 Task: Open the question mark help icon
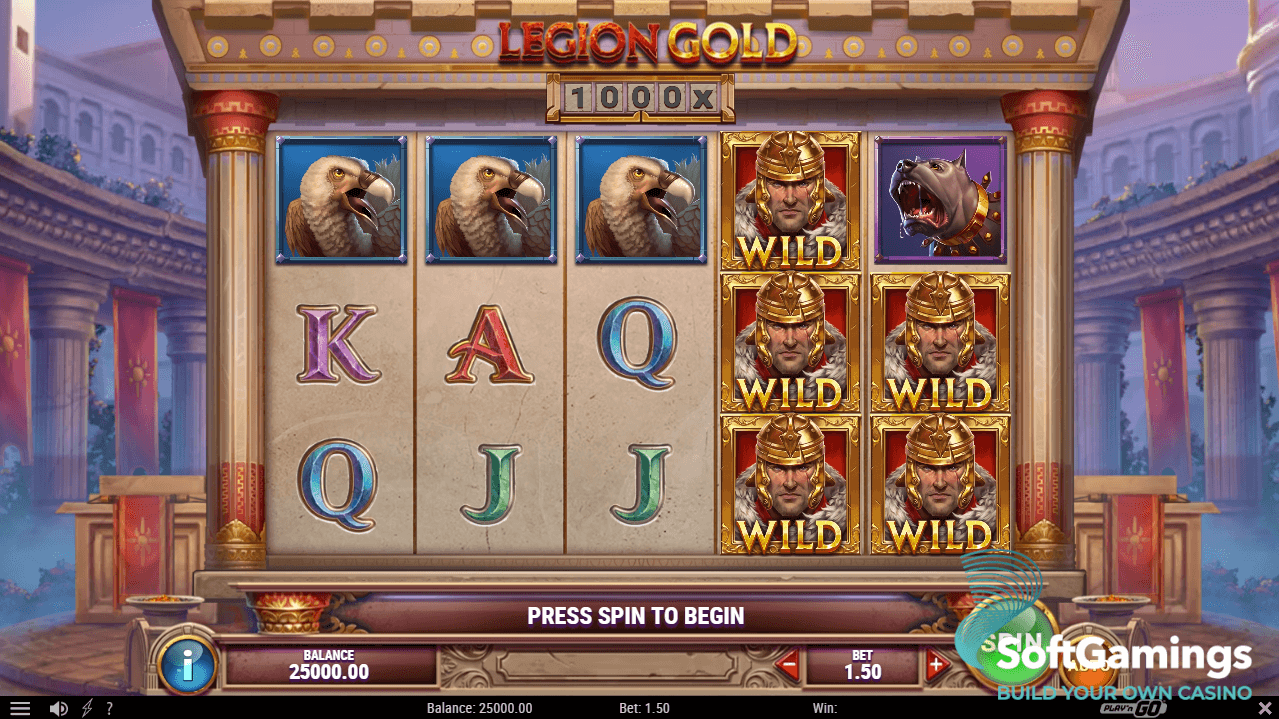click(109, 708)
